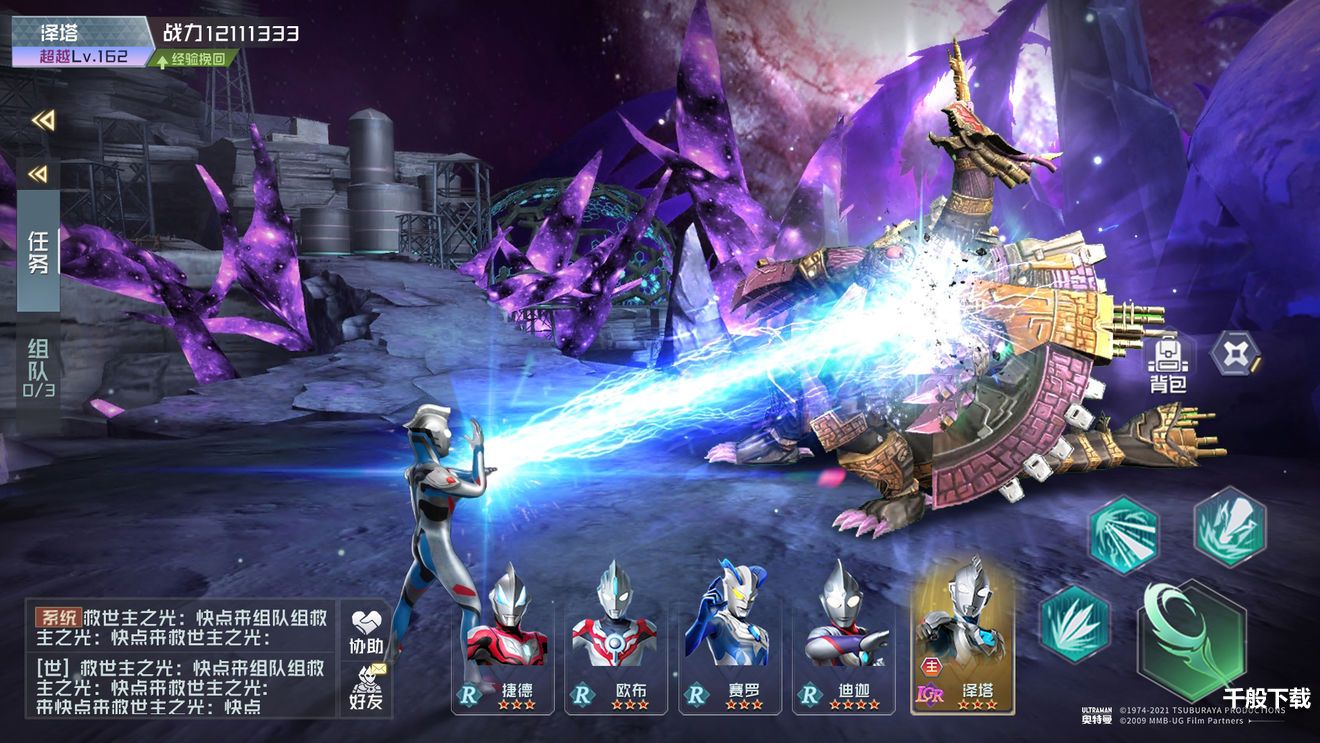Tap the 经验挽回 experience recovery button
The height and width of the screenshot is (743, 1320).
pyautogui.click(x=194, y=58)
